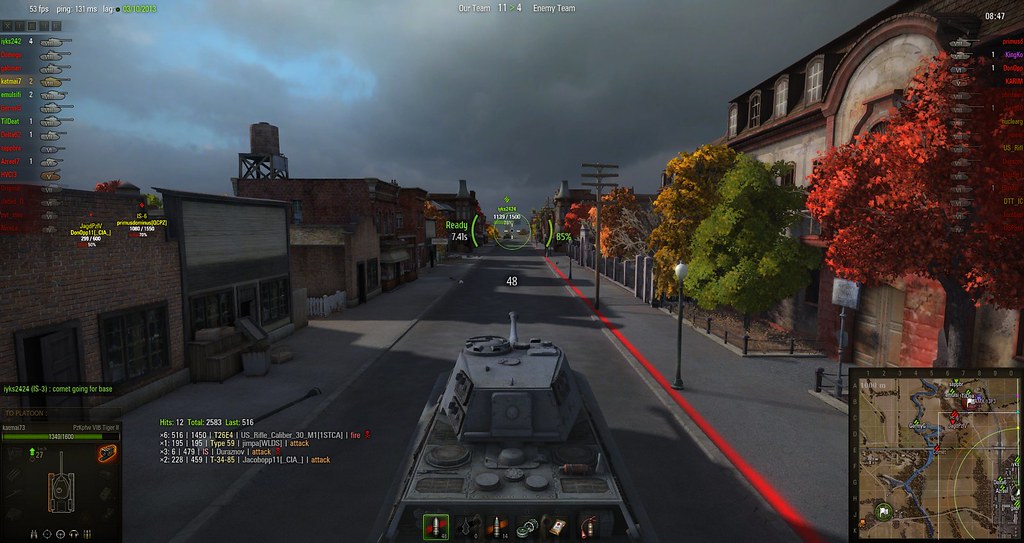Use the first aid kit consumable

point(558,527)
